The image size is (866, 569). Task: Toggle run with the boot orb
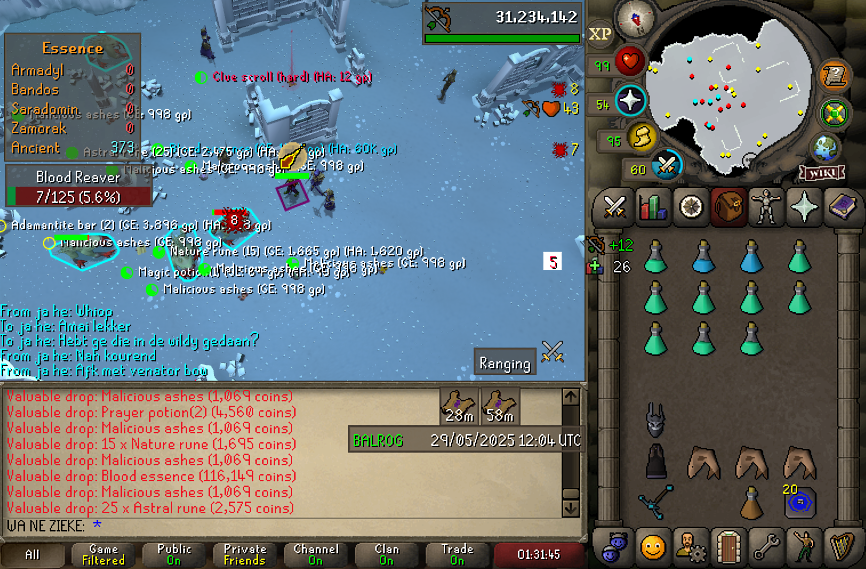[643, 136]
